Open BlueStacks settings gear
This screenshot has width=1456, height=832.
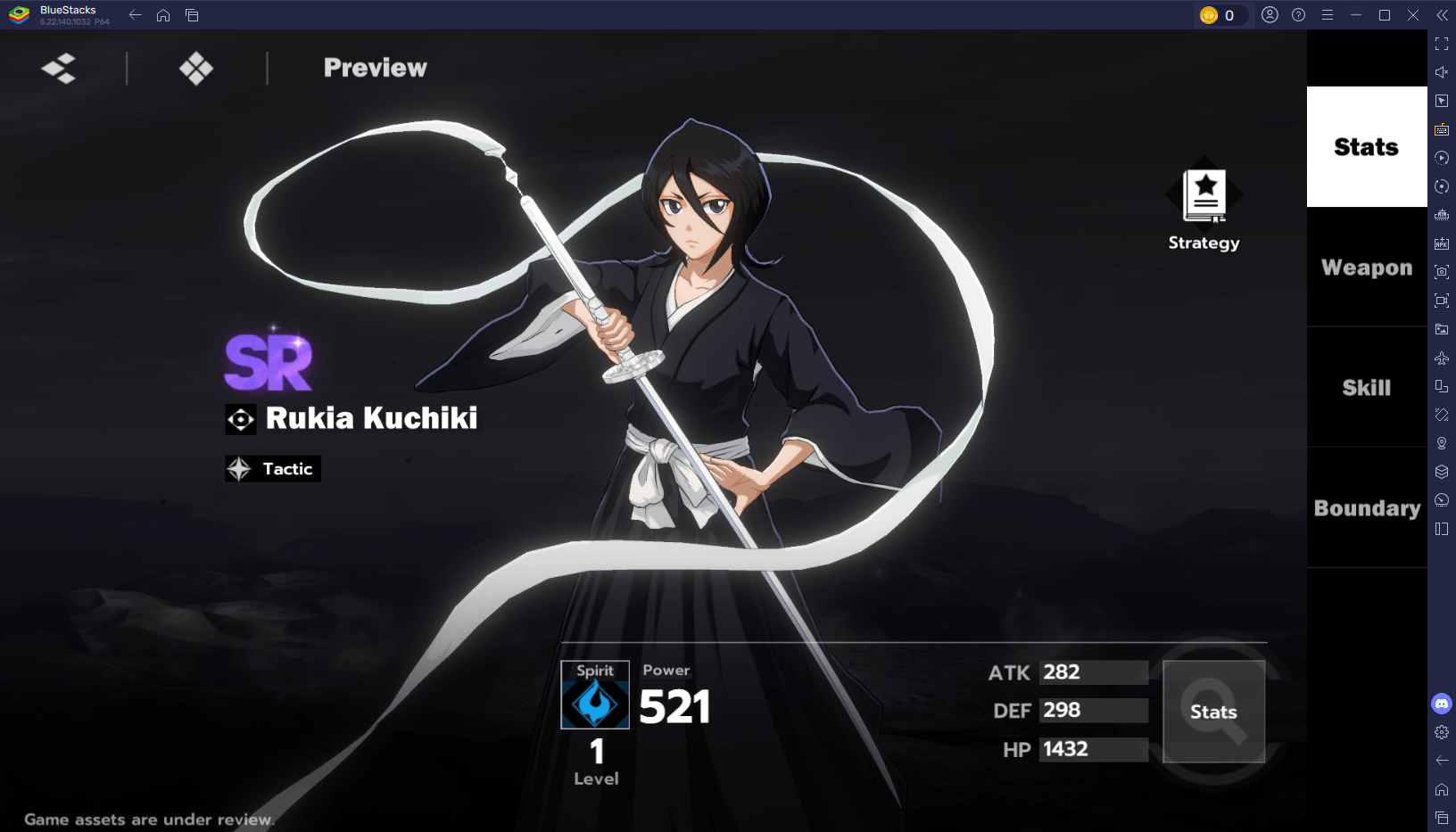tap(1443, 732)
